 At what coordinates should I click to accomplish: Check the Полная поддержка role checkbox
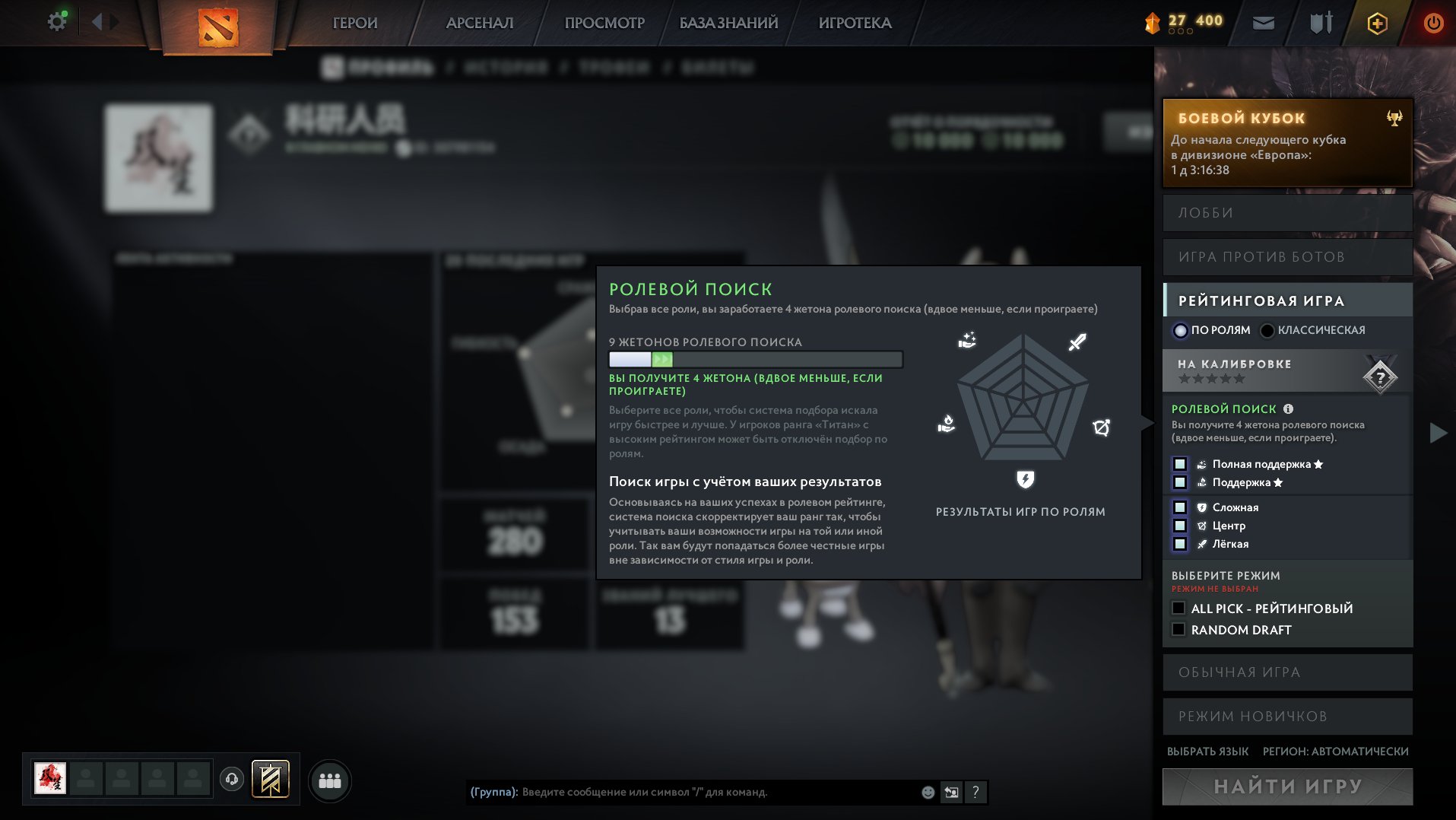1180,463
